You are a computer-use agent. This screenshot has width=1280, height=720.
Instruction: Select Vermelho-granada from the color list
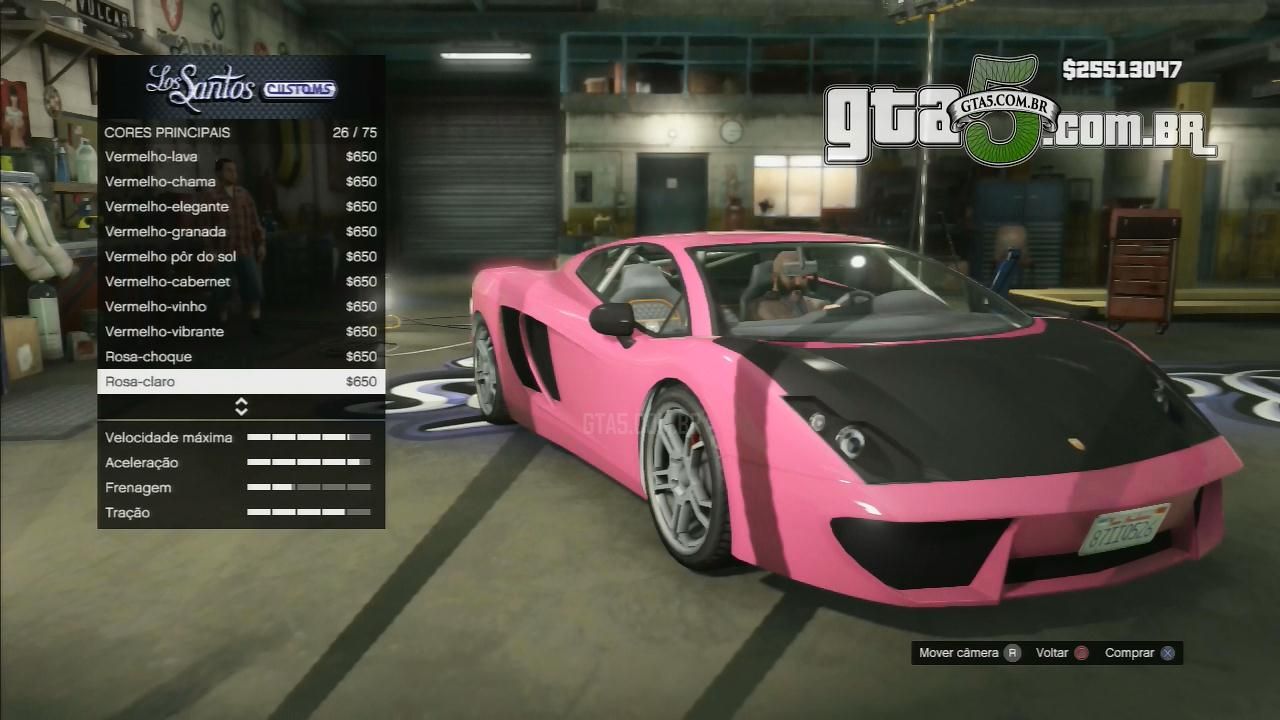240,232
